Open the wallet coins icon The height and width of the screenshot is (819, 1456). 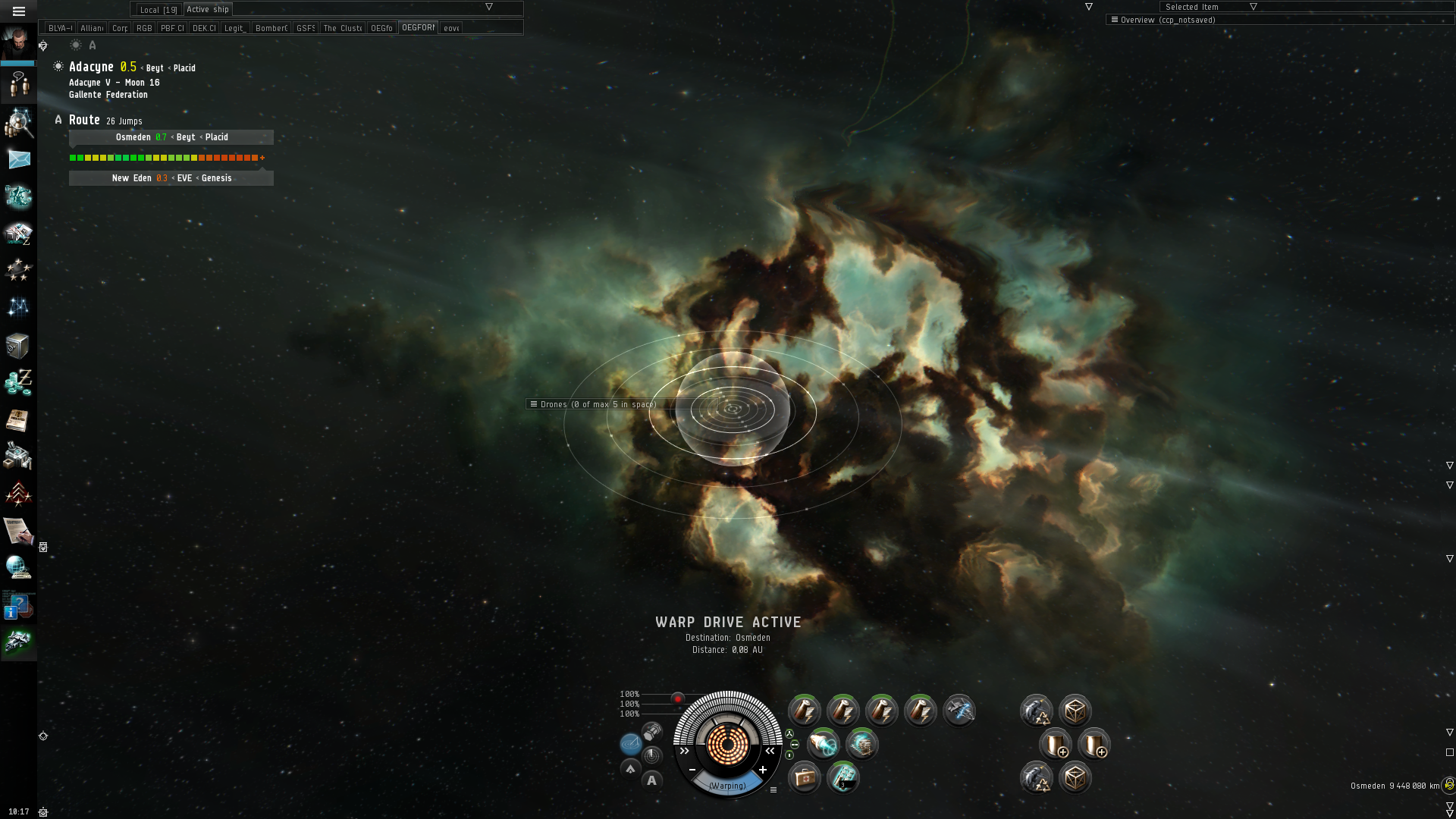coord(18,382)
